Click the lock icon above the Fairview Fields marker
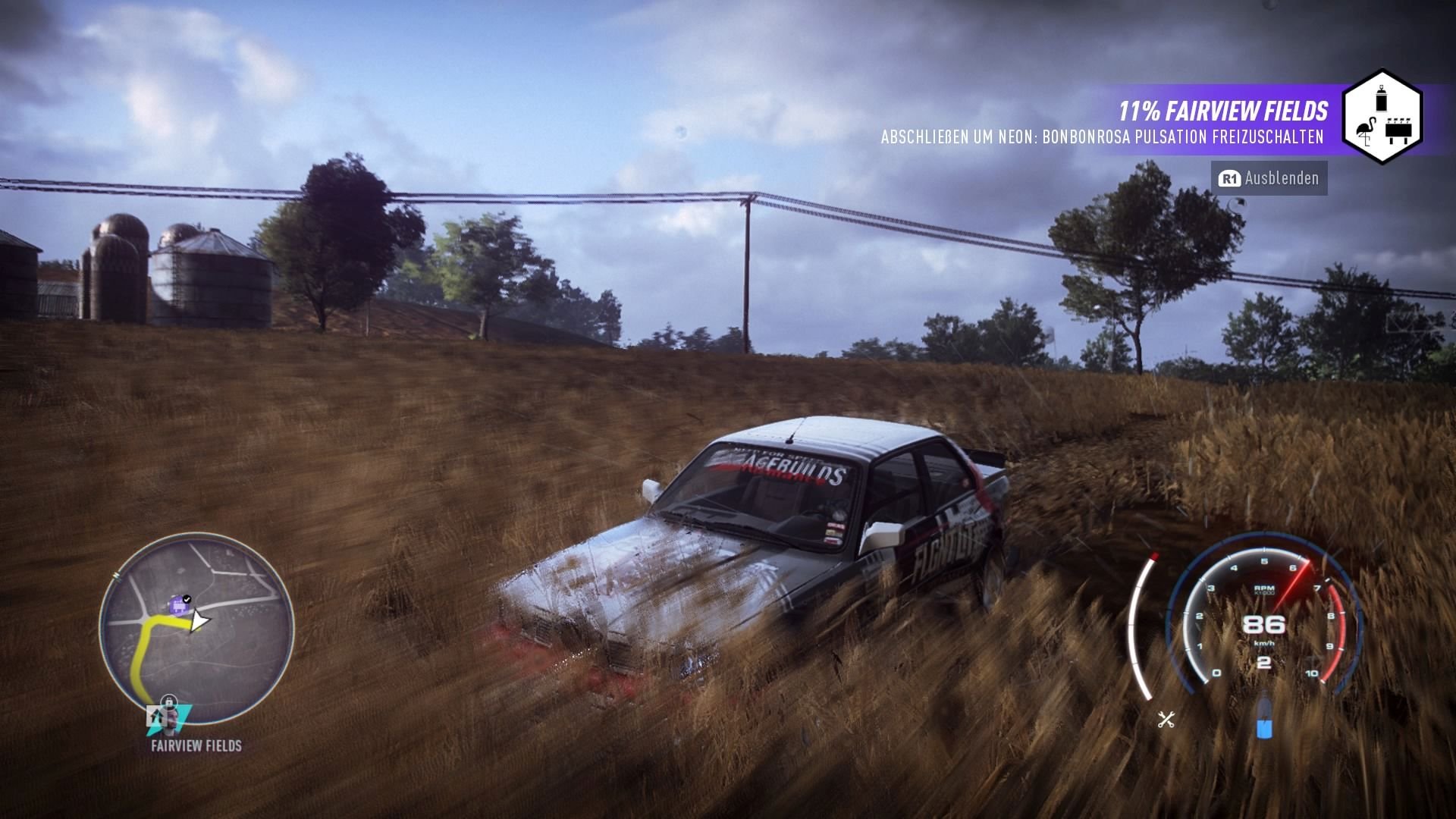Viewport: 1456px width, 819px height. coord(168,701)
